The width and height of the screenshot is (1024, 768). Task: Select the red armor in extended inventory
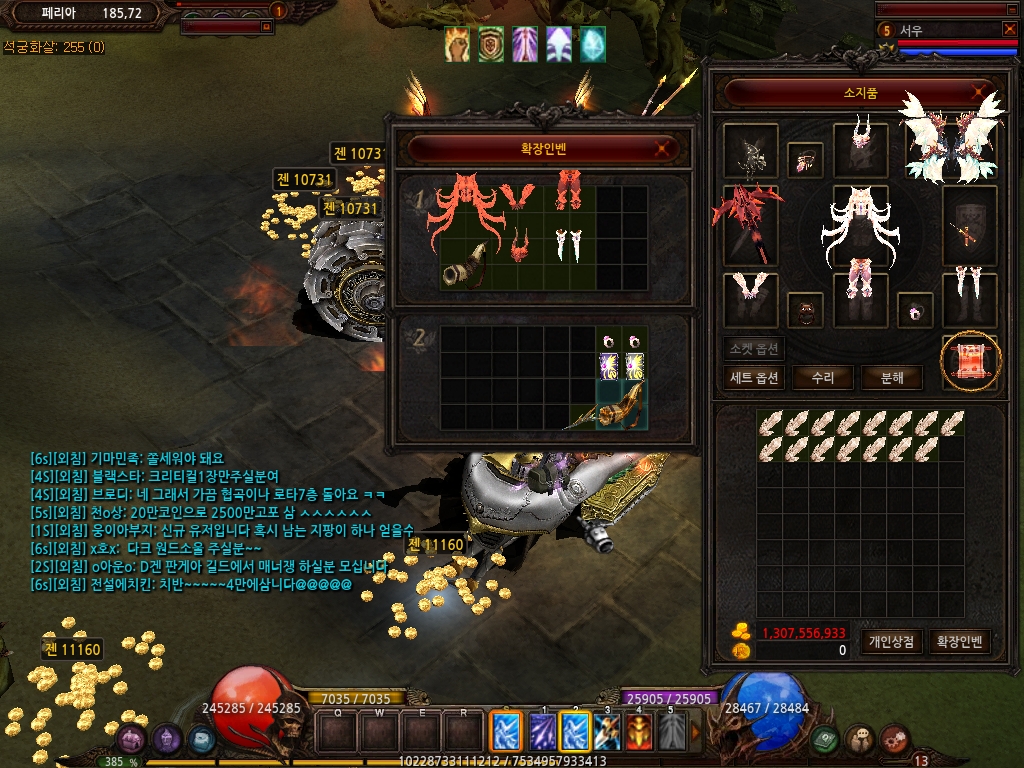(466, 208)
